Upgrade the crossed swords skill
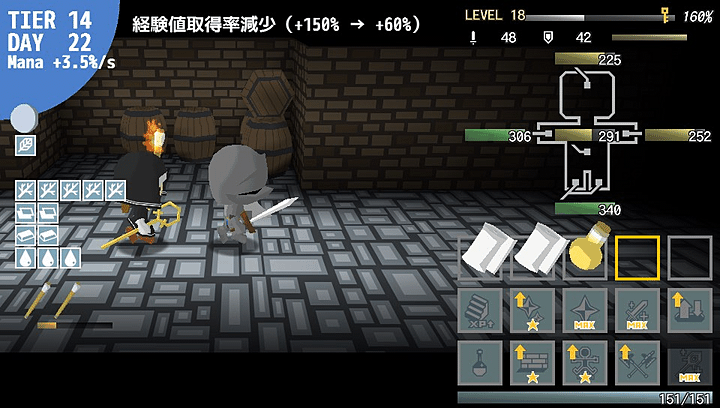This screenshot has width=720, height=408. tap(638, 362)
